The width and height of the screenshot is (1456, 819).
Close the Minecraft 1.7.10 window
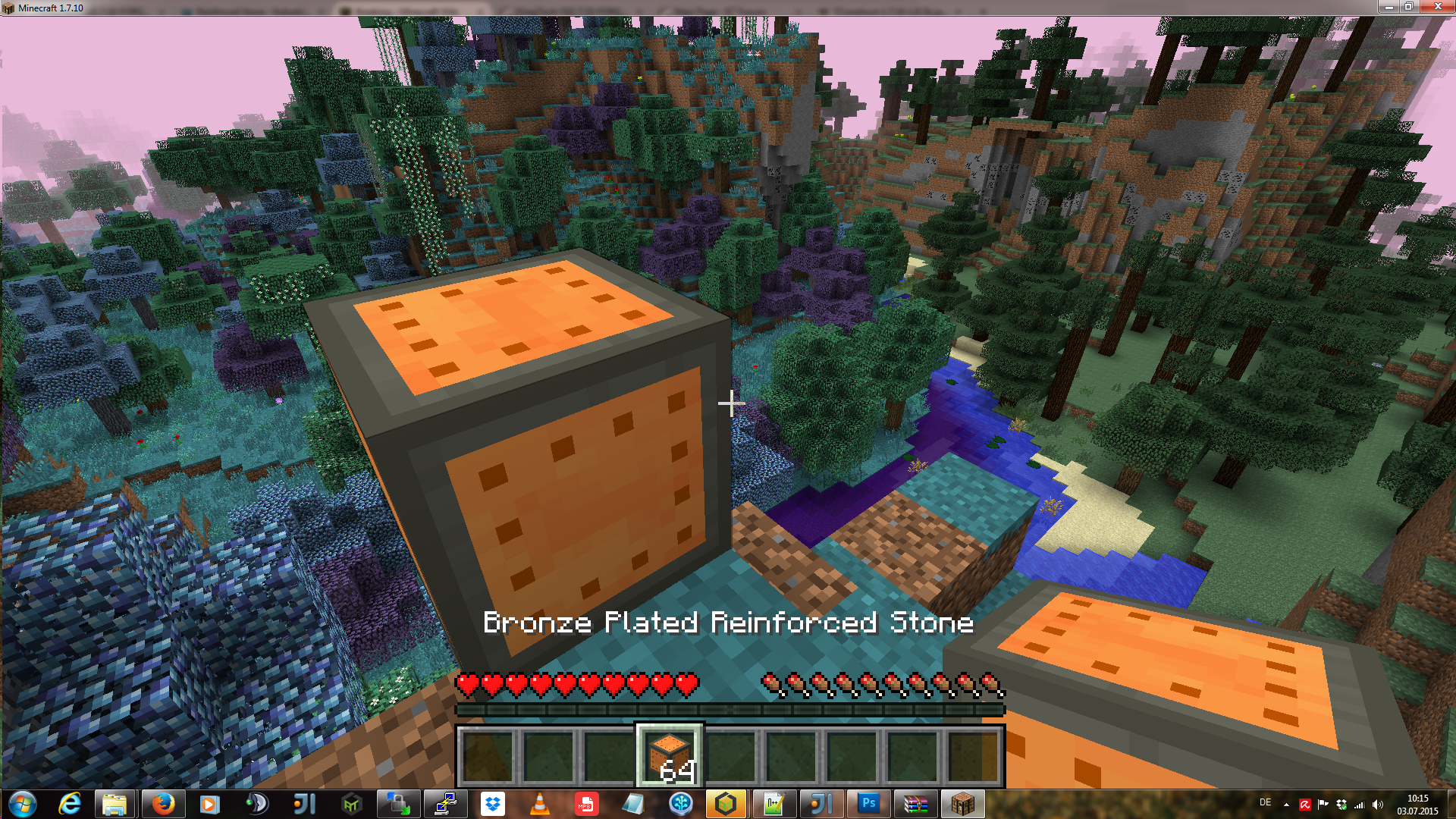click(1437, 7)
